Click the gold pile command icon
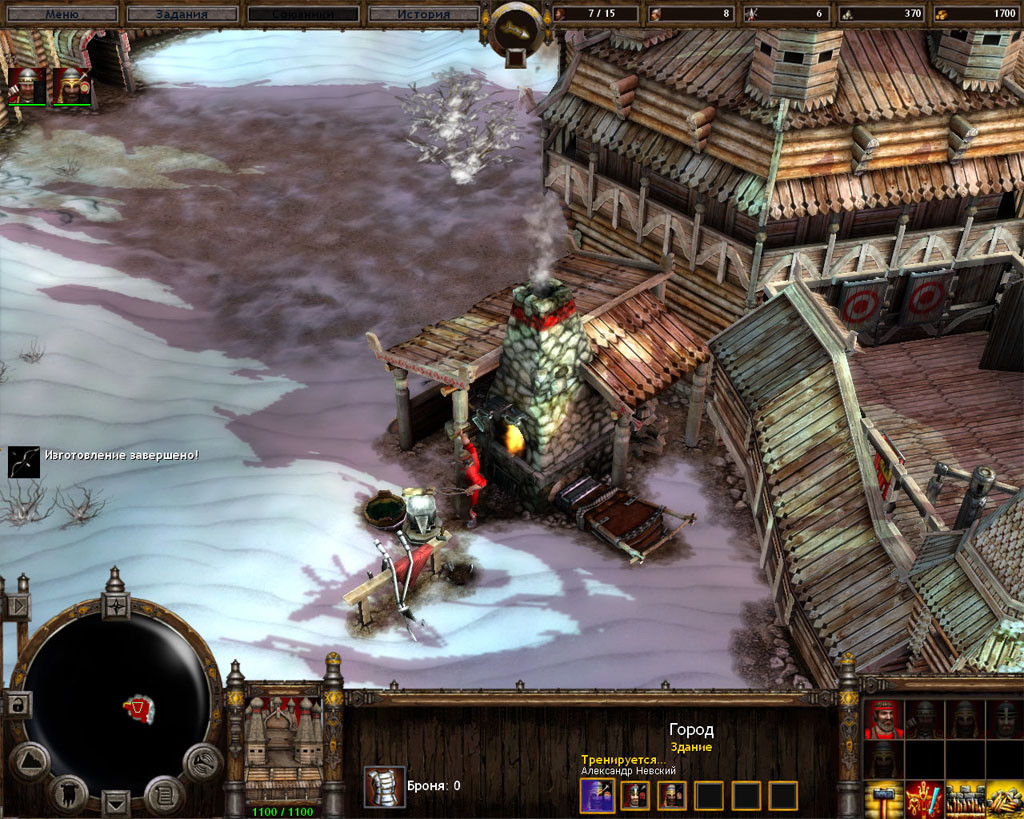 click(x=1004, y=799)
